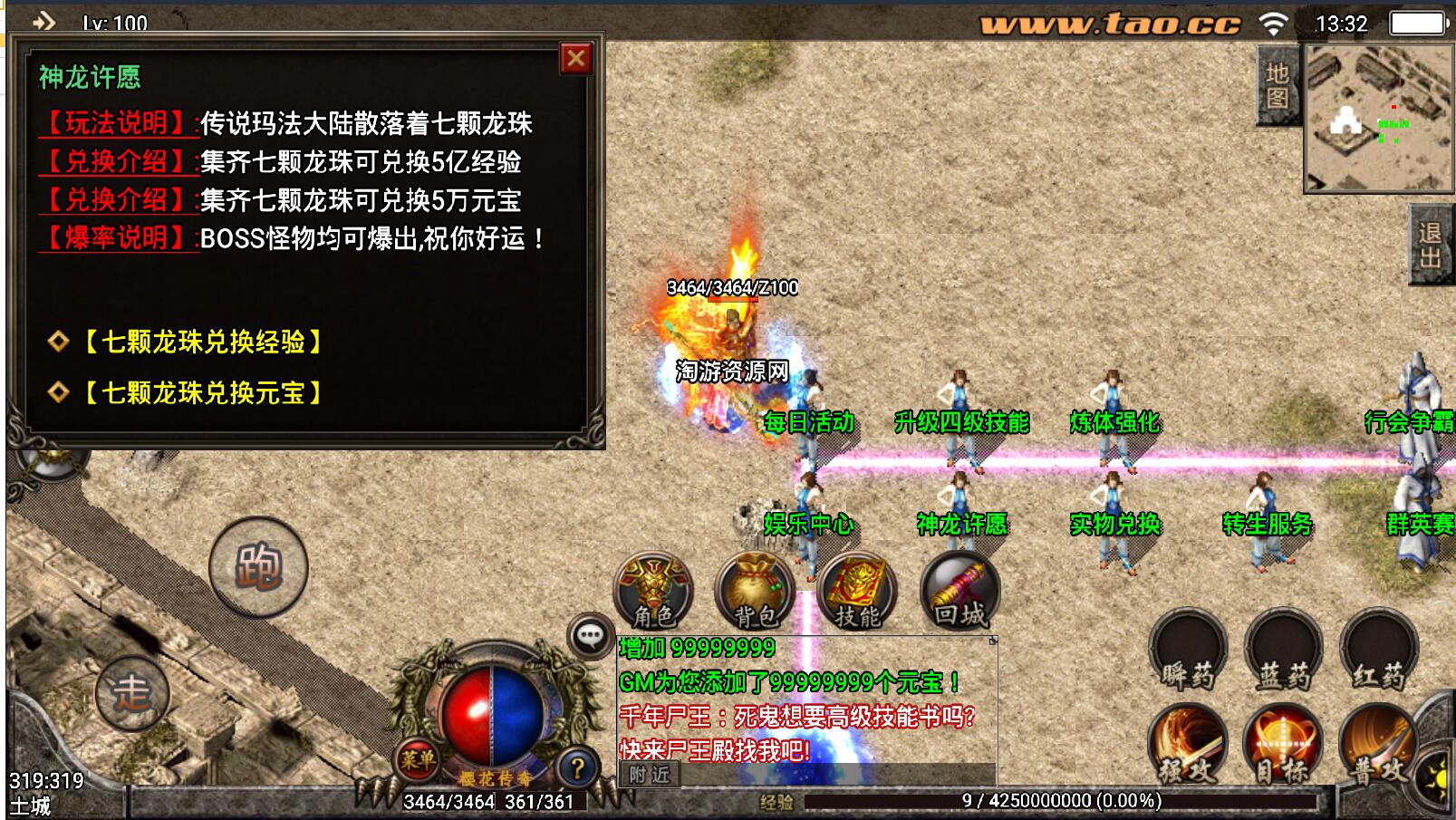
Task: Click the 退出 exit button
Action: click(x=1432, y=245)
